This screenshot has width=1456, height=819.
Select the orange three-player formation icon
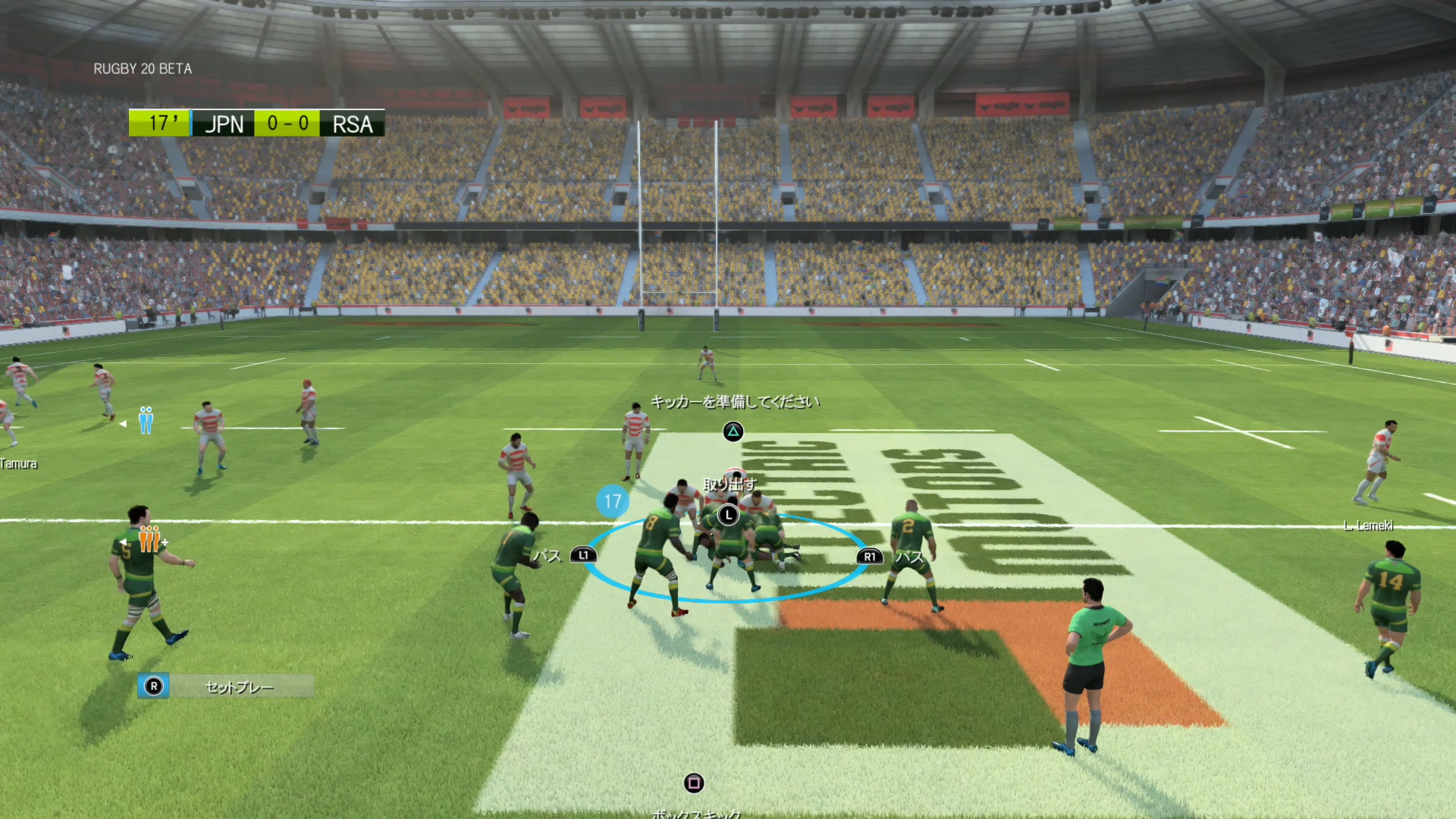pyautogui.click(x=149, y=538)
